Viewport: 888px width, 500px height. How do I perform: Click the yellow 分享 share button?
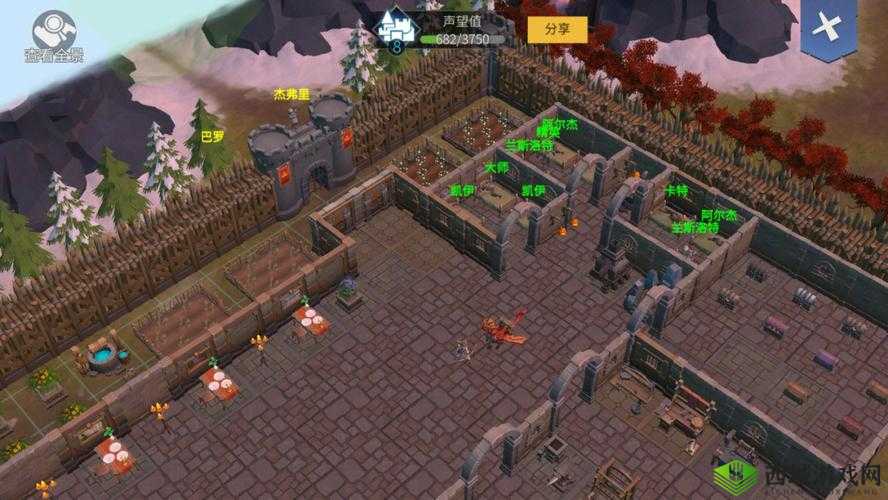(x=557, y=29)
